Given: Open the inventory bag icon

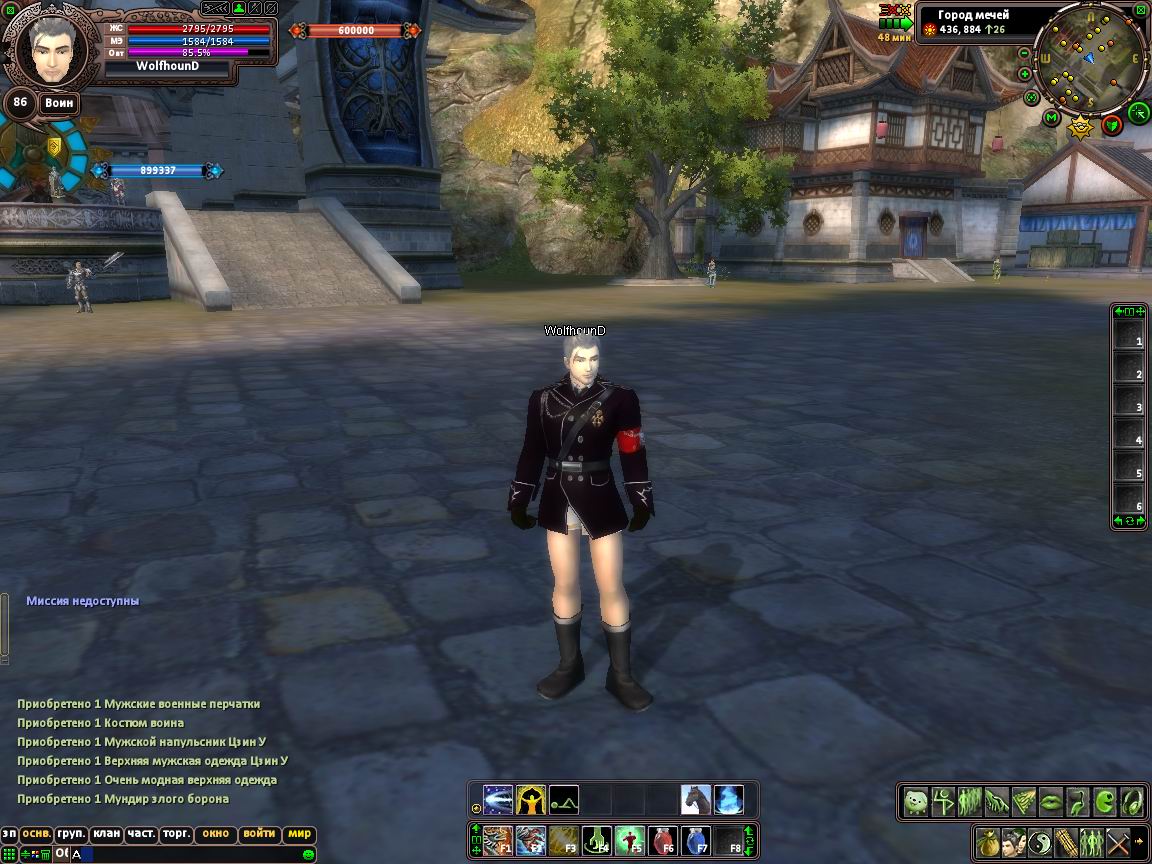Looking at the screenshot, I should pyautogui.click(x=988, y=840).
